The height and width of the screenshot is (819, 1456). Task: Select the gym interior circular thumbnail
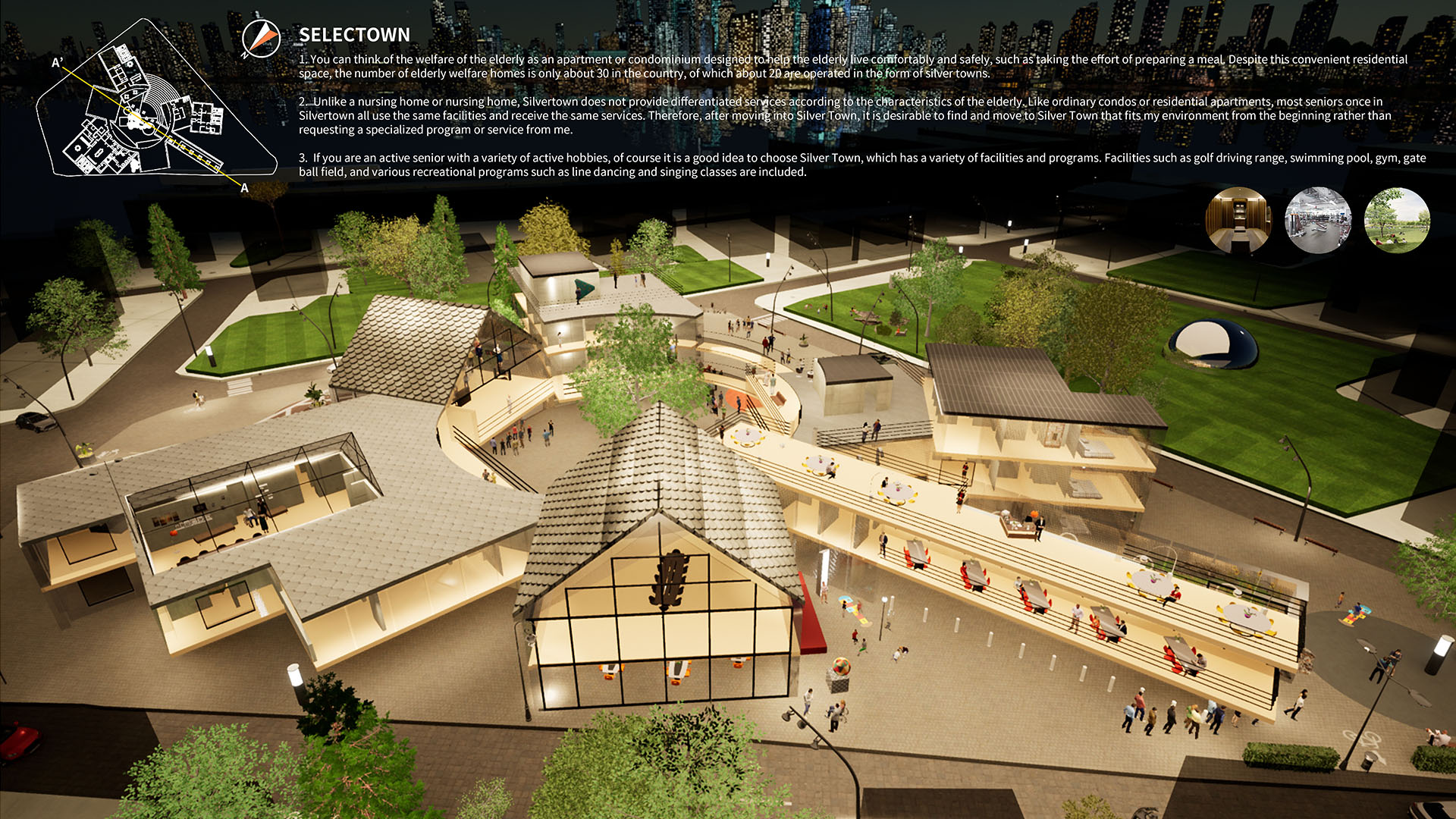click(x=1318, y=220)
